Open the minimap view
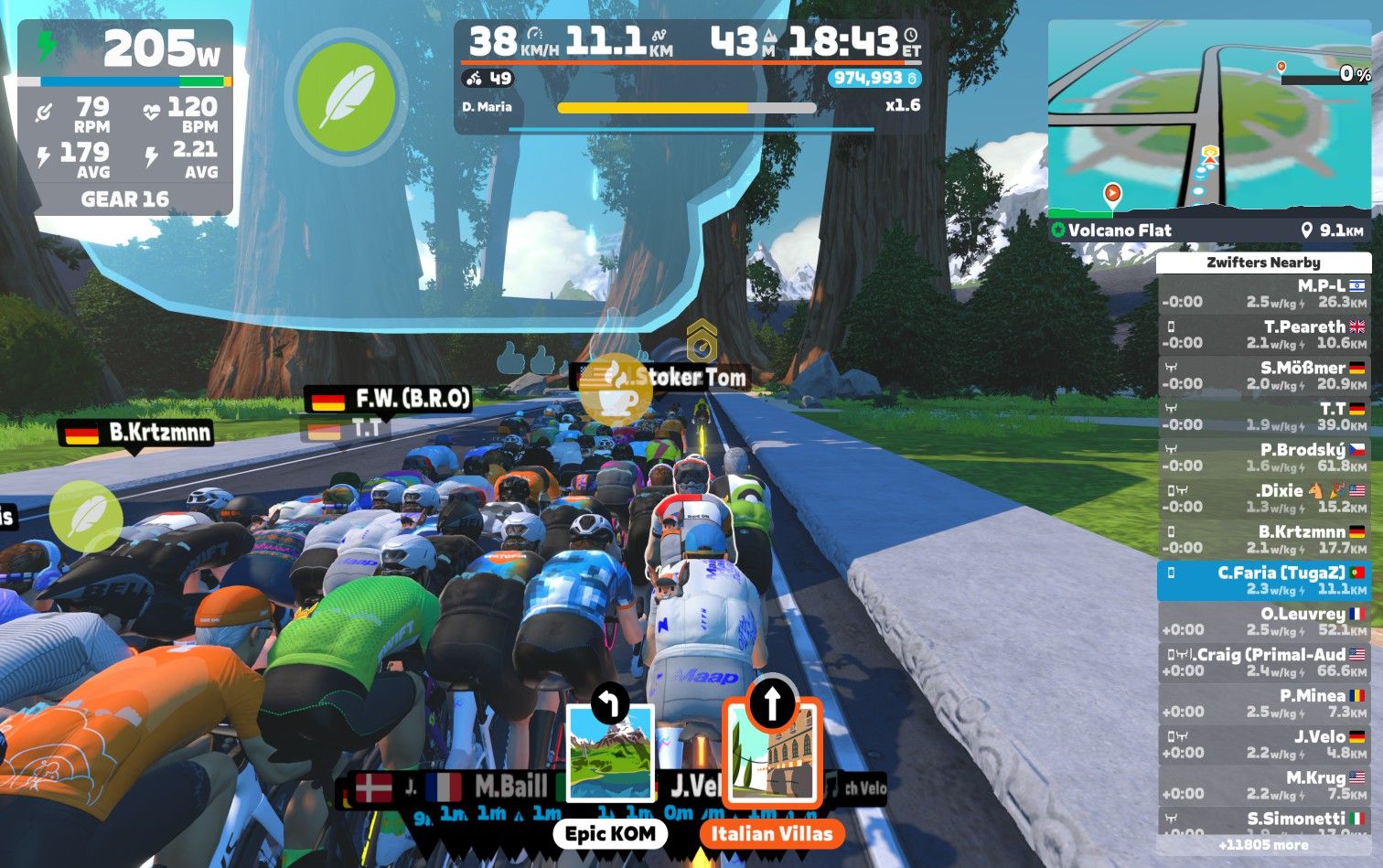This screenshot has width=1383, height=868. point(1208,119)
